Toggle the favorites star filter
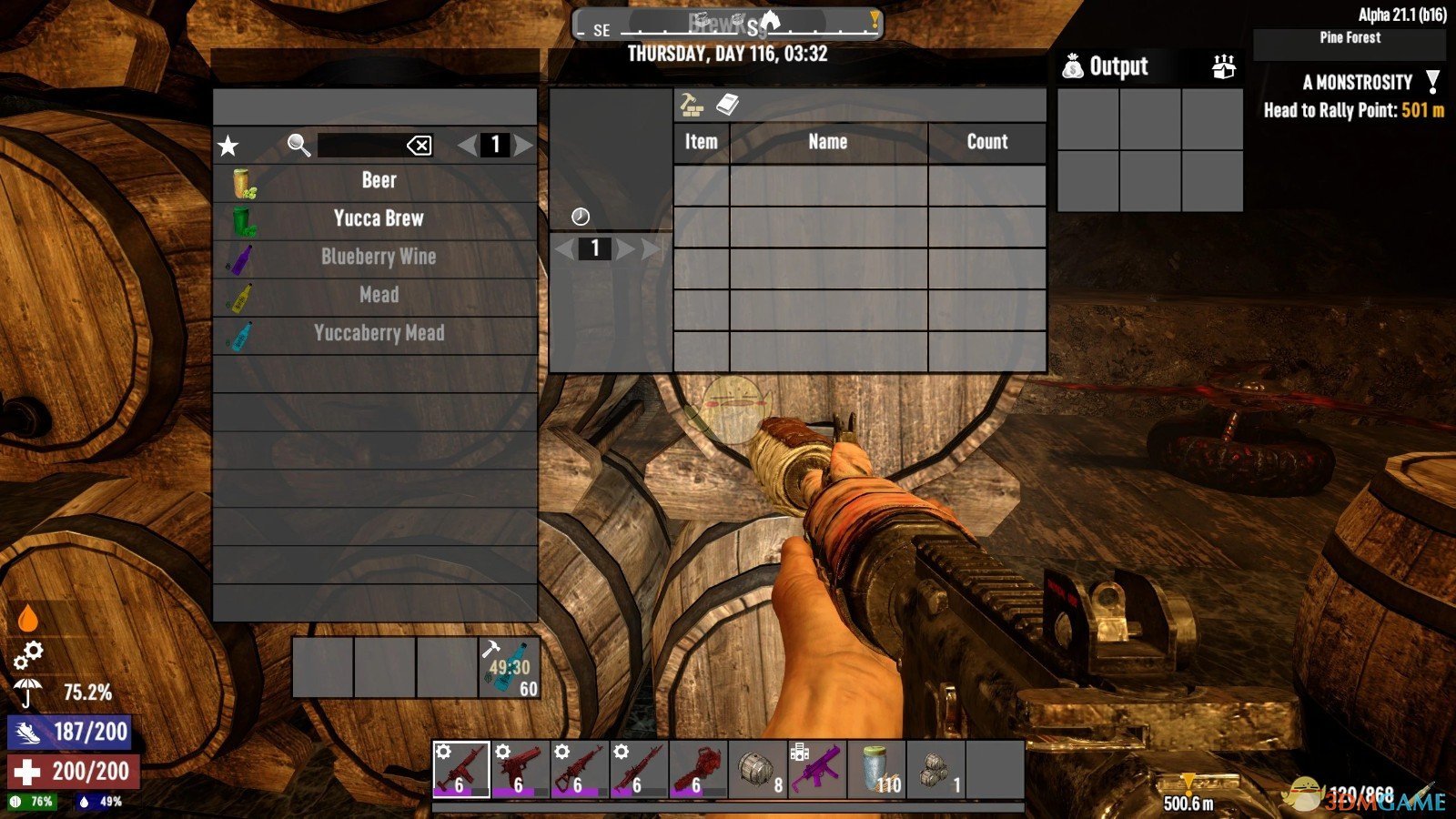Image resolution: width=1456 pixels, height=819 pixels. tap(227, 146)
